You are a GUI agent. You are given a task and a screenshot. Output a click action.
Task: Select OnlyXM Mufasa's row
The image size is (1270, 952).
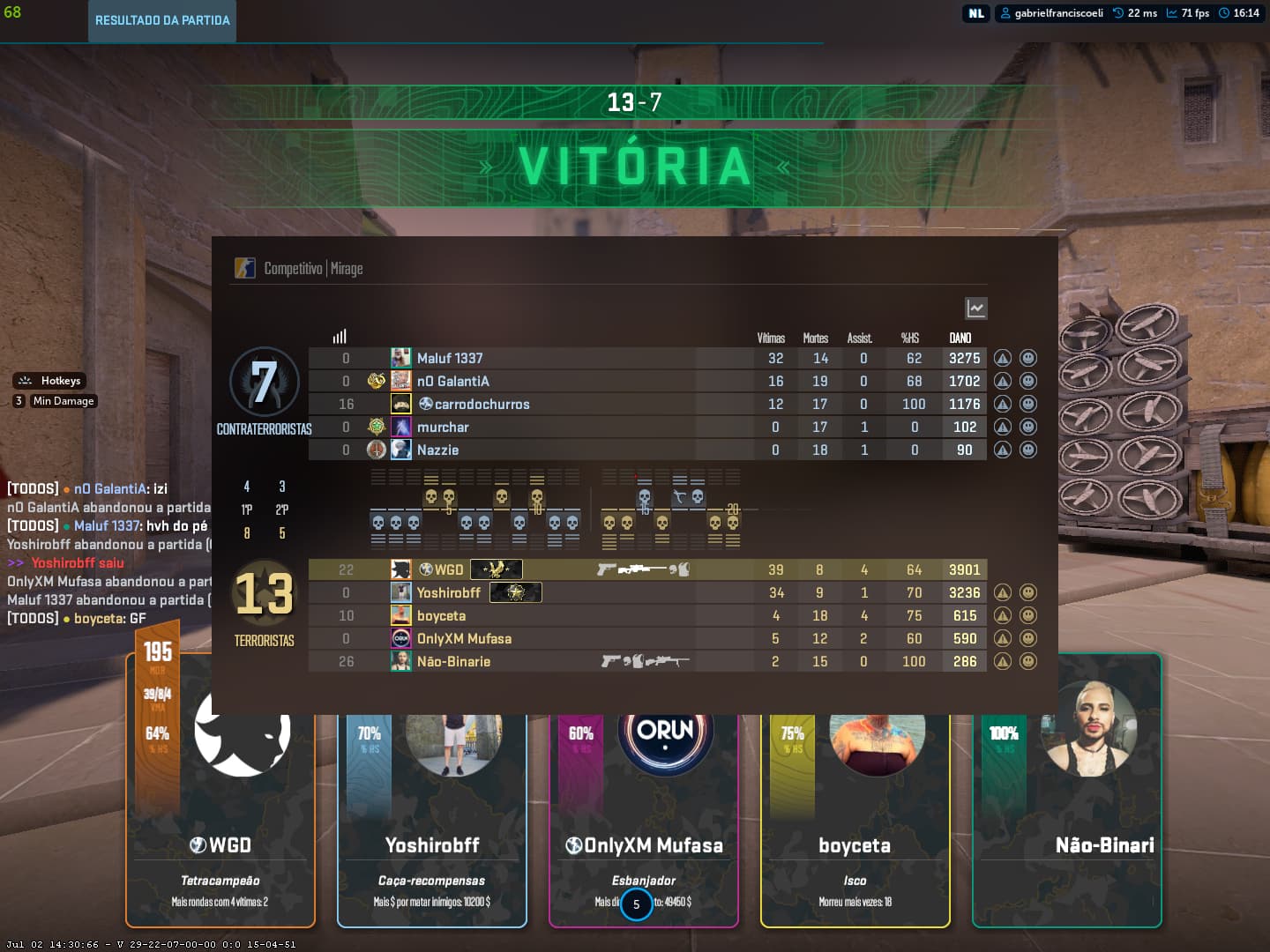point(464,639)
